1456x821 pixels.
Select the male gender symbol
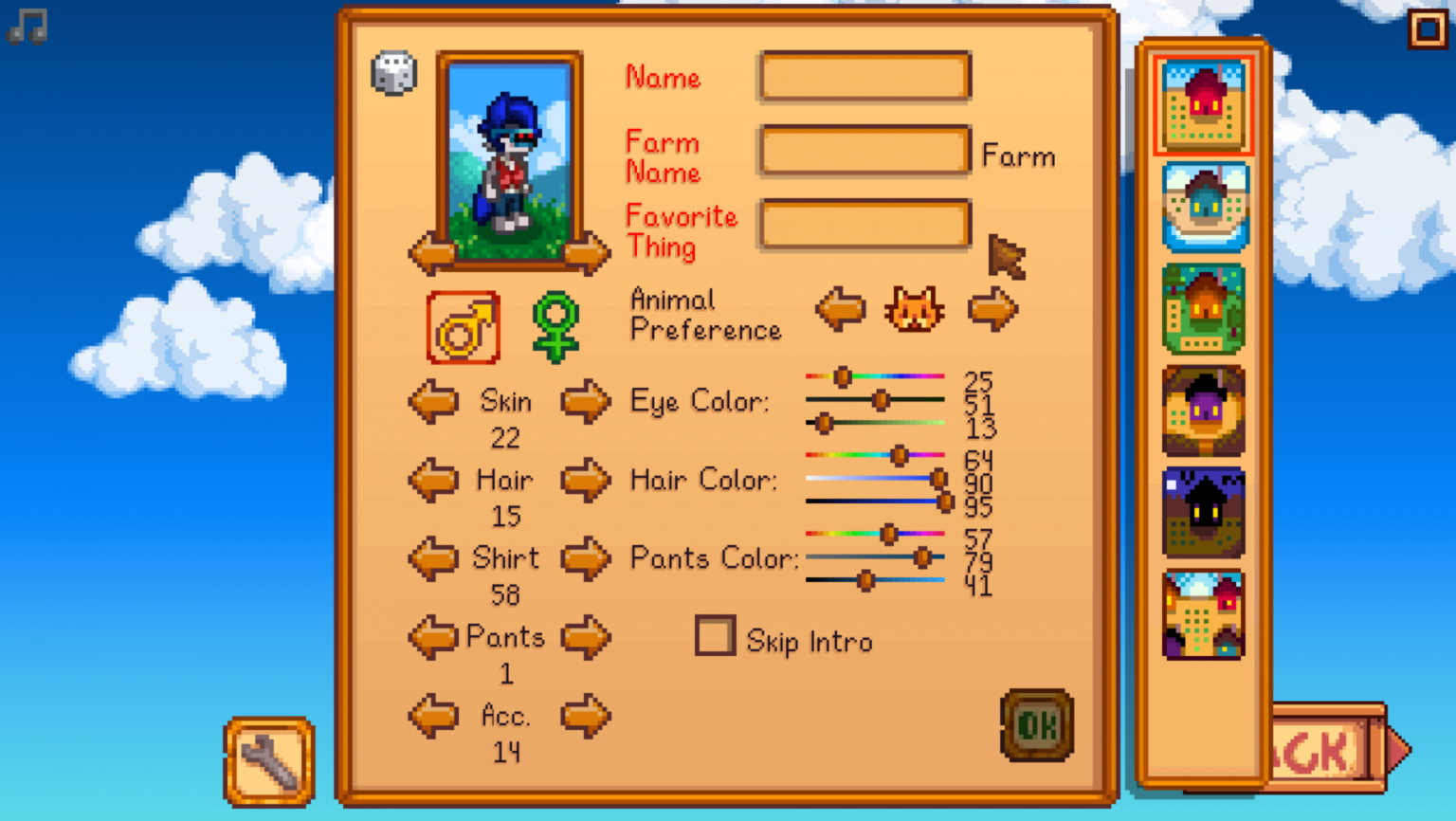463,328
